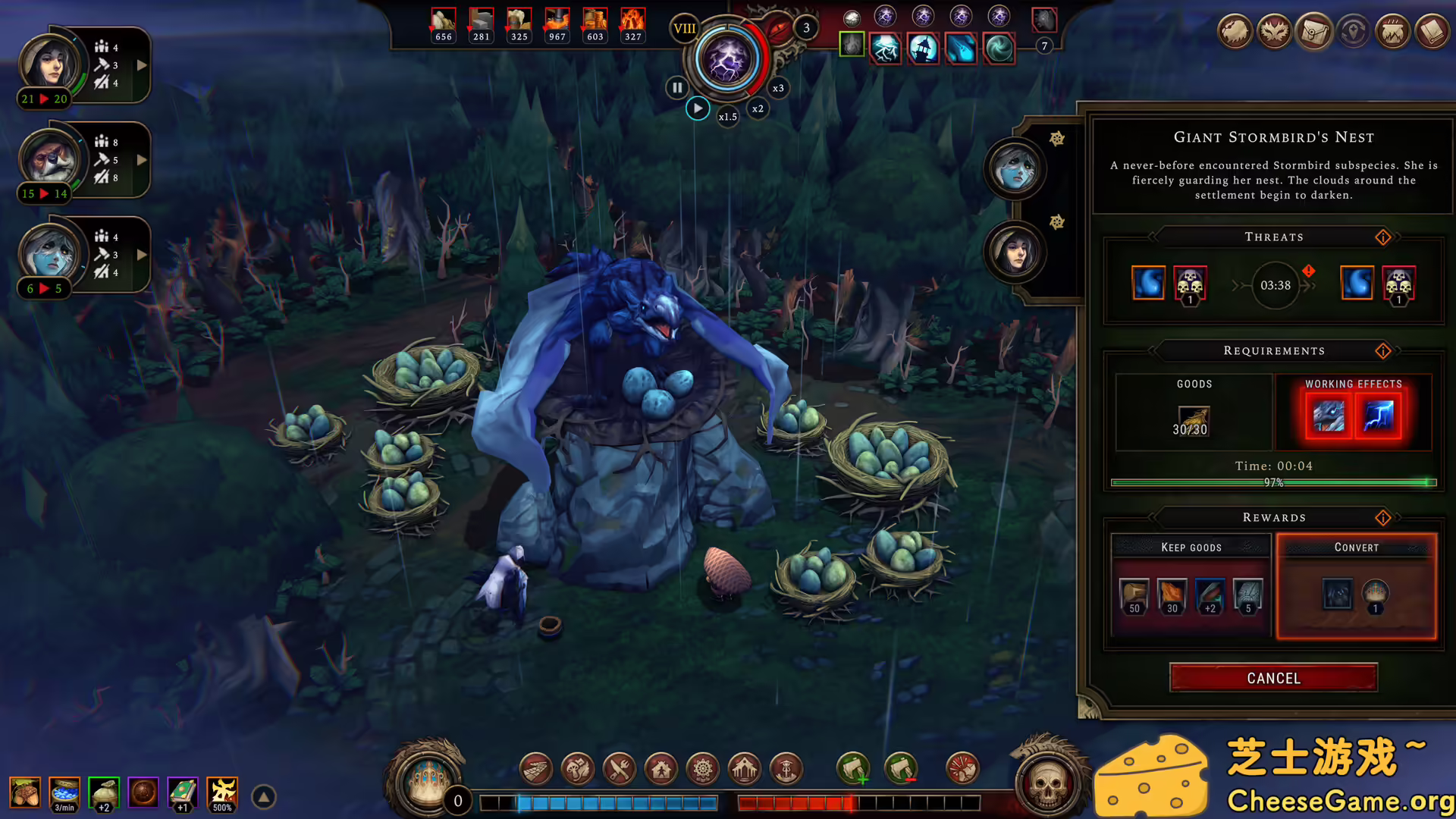
Task: Open the housing build category
Action: click(x=661, y=769)
